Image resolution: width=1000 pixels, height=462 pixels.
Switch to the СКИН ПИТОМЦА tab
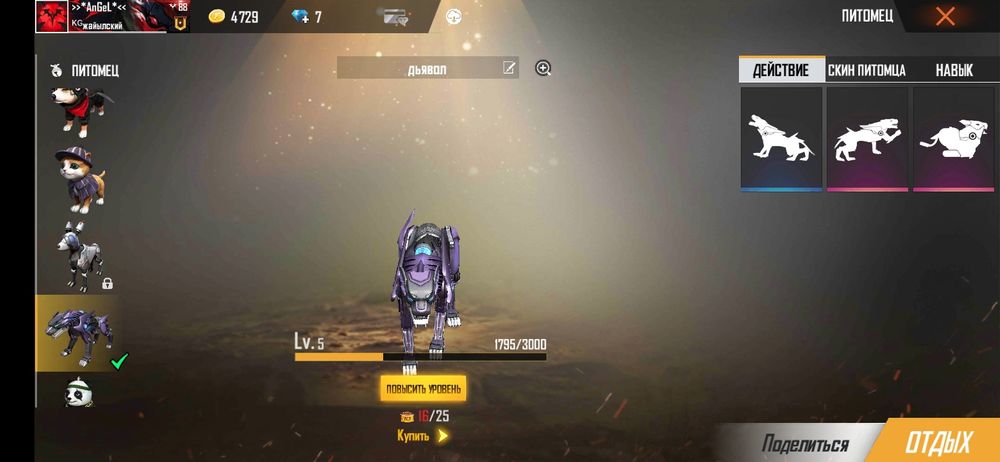[x=866, y=70]
